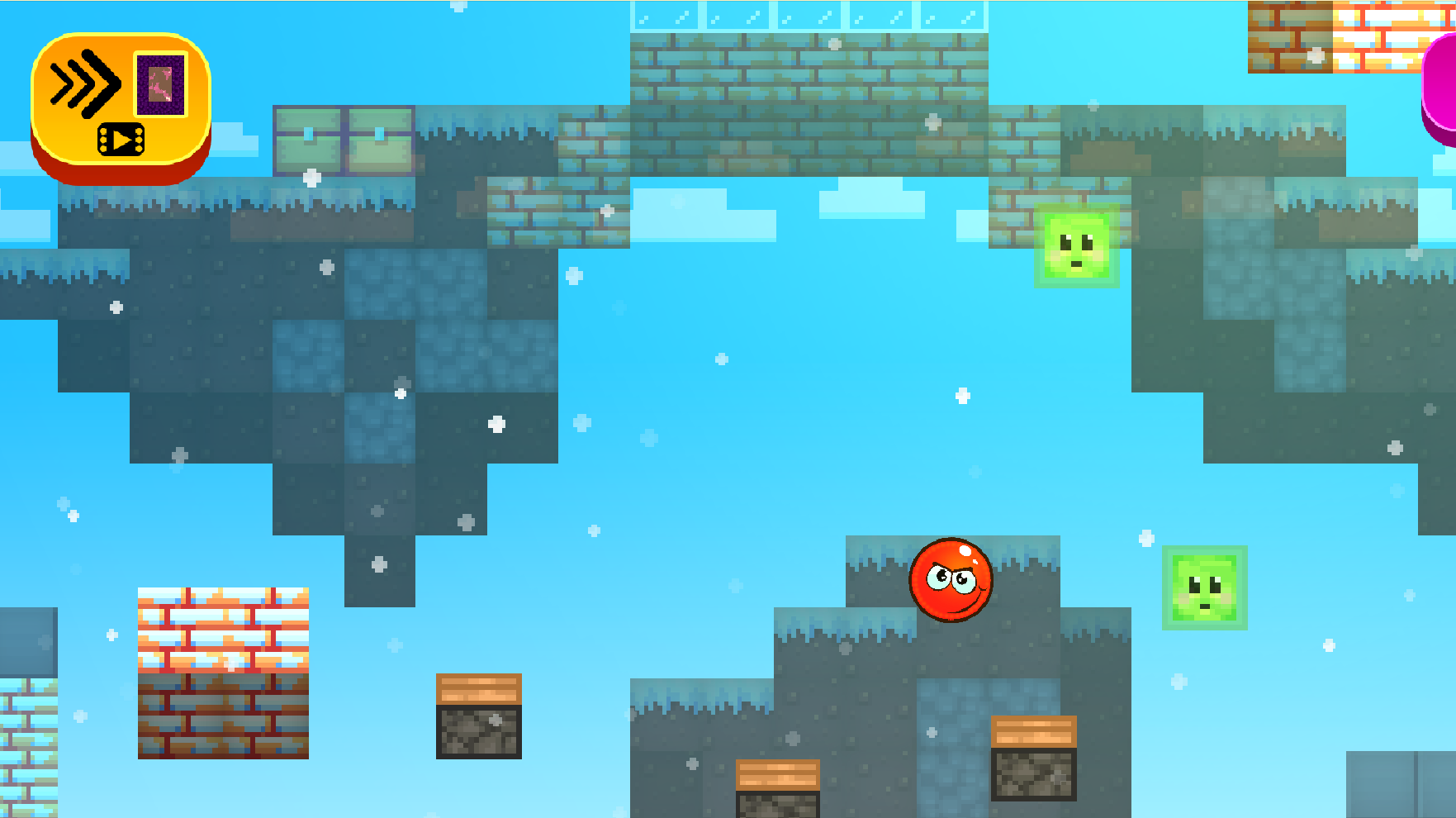Open the right treasure chest
Image resolution: width=1456 pixels, height=818 pixels.
coord(381,139)
